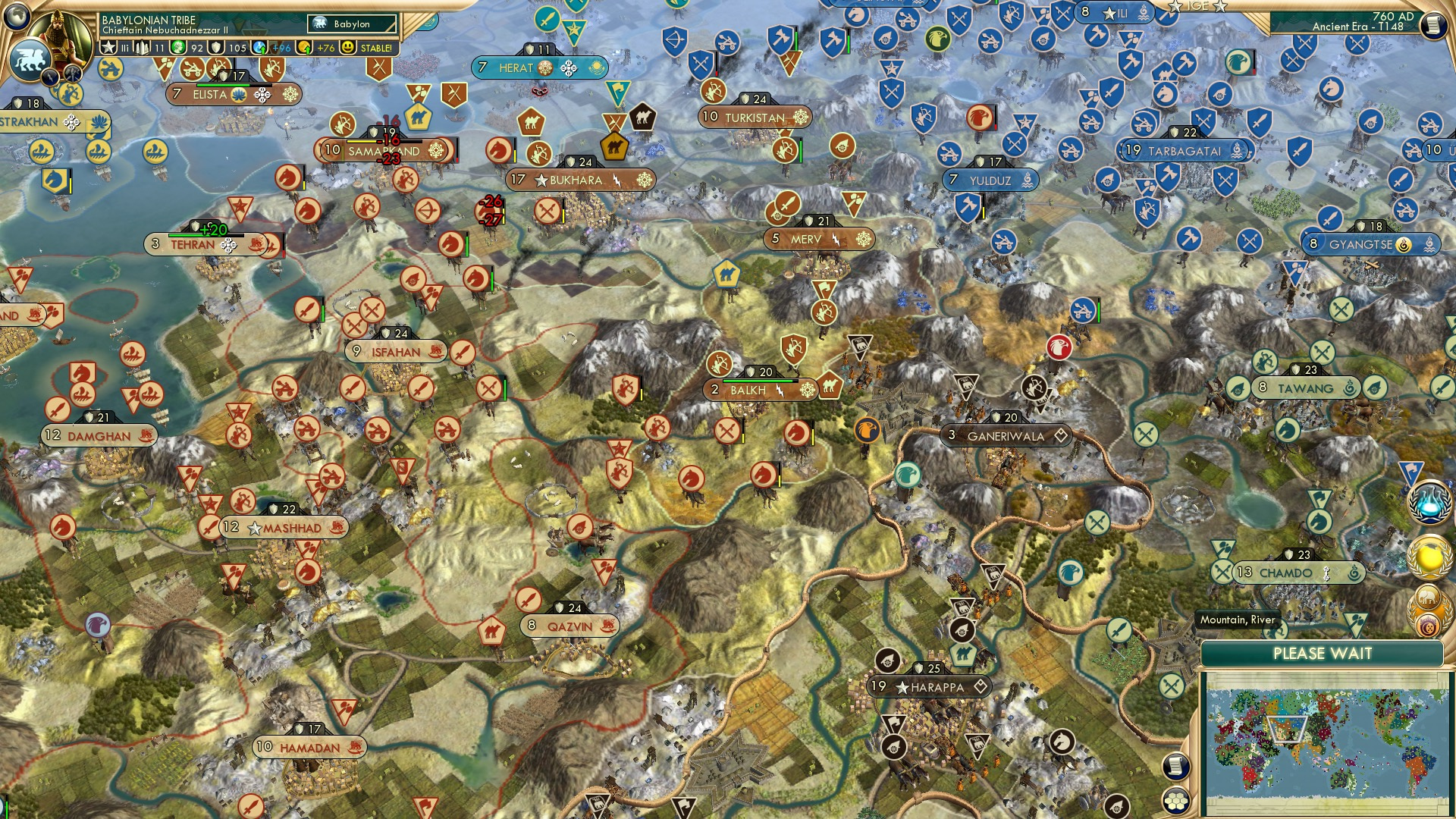The height and width of the screenshot is (819, 1456).
Task: Open the research flask notification
Action: coord(1431,501)
